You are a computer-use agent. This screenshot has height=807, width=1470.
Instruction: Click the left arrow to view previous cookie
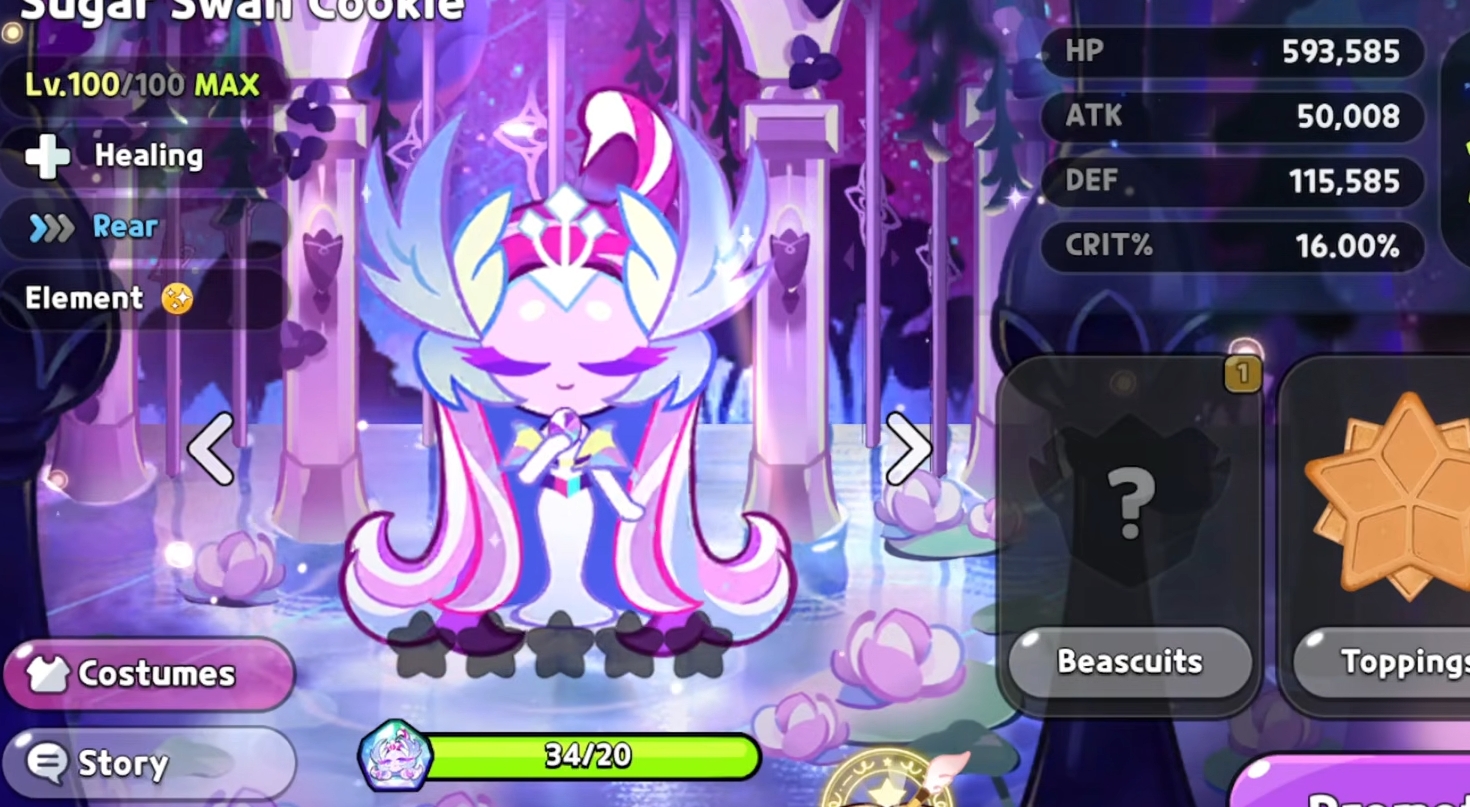coord(209,450)
